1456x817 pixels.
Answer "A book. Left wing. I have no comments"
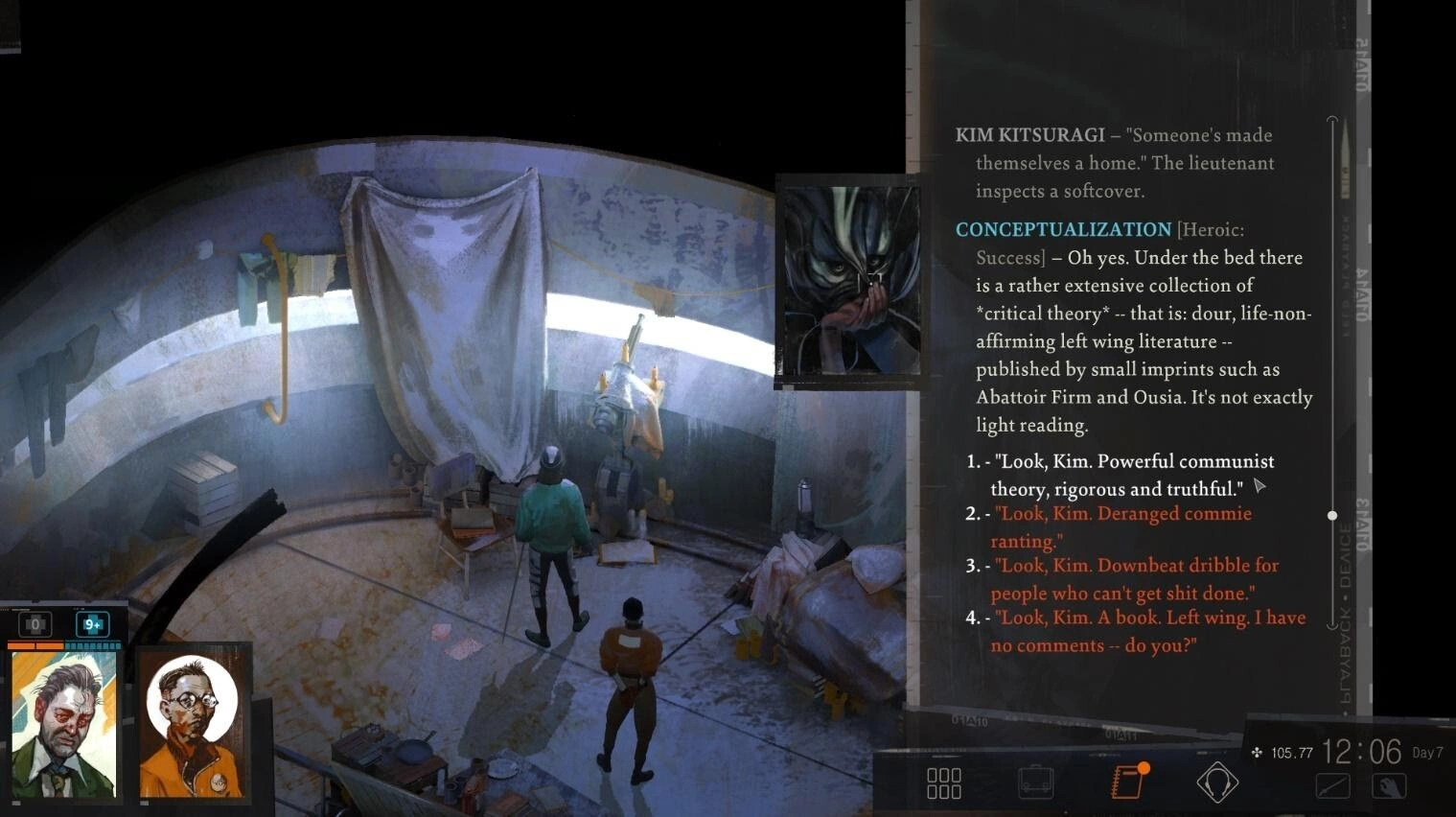coord(1146,631)
